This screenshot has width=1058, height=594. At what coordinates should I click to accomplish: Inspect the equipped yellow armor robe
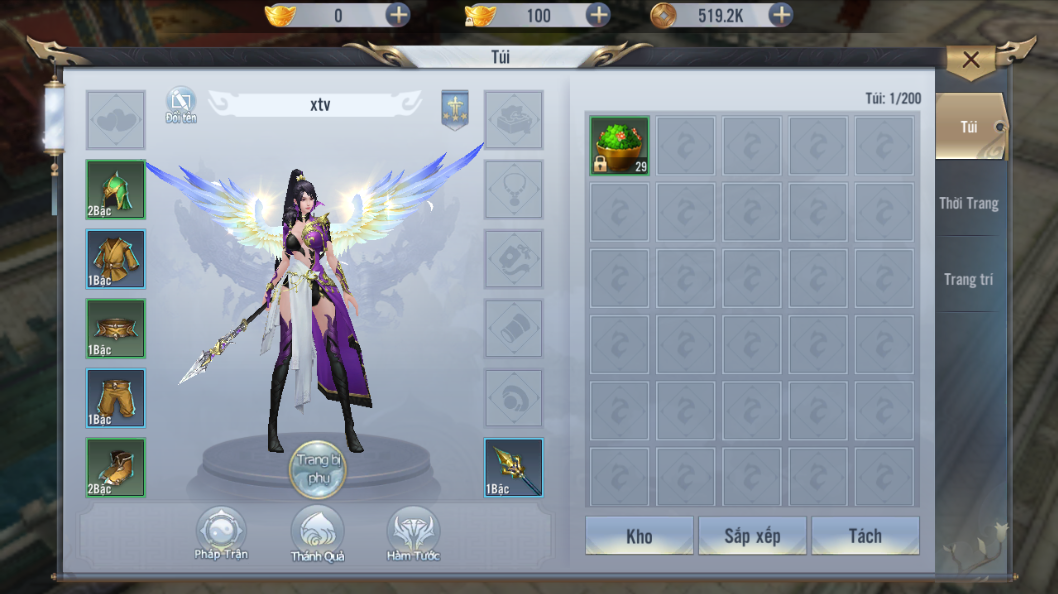click(x=115, y=259)
